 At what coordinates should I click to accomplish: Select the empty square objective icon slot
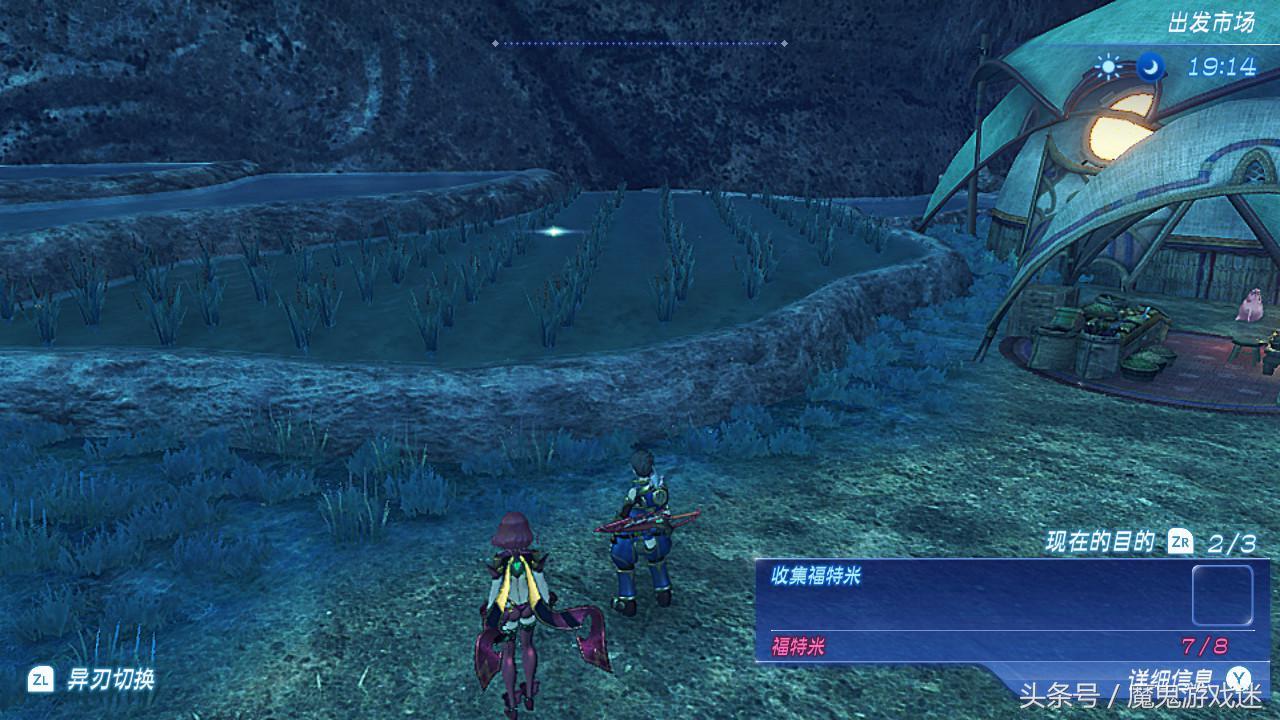point(1222,595)
